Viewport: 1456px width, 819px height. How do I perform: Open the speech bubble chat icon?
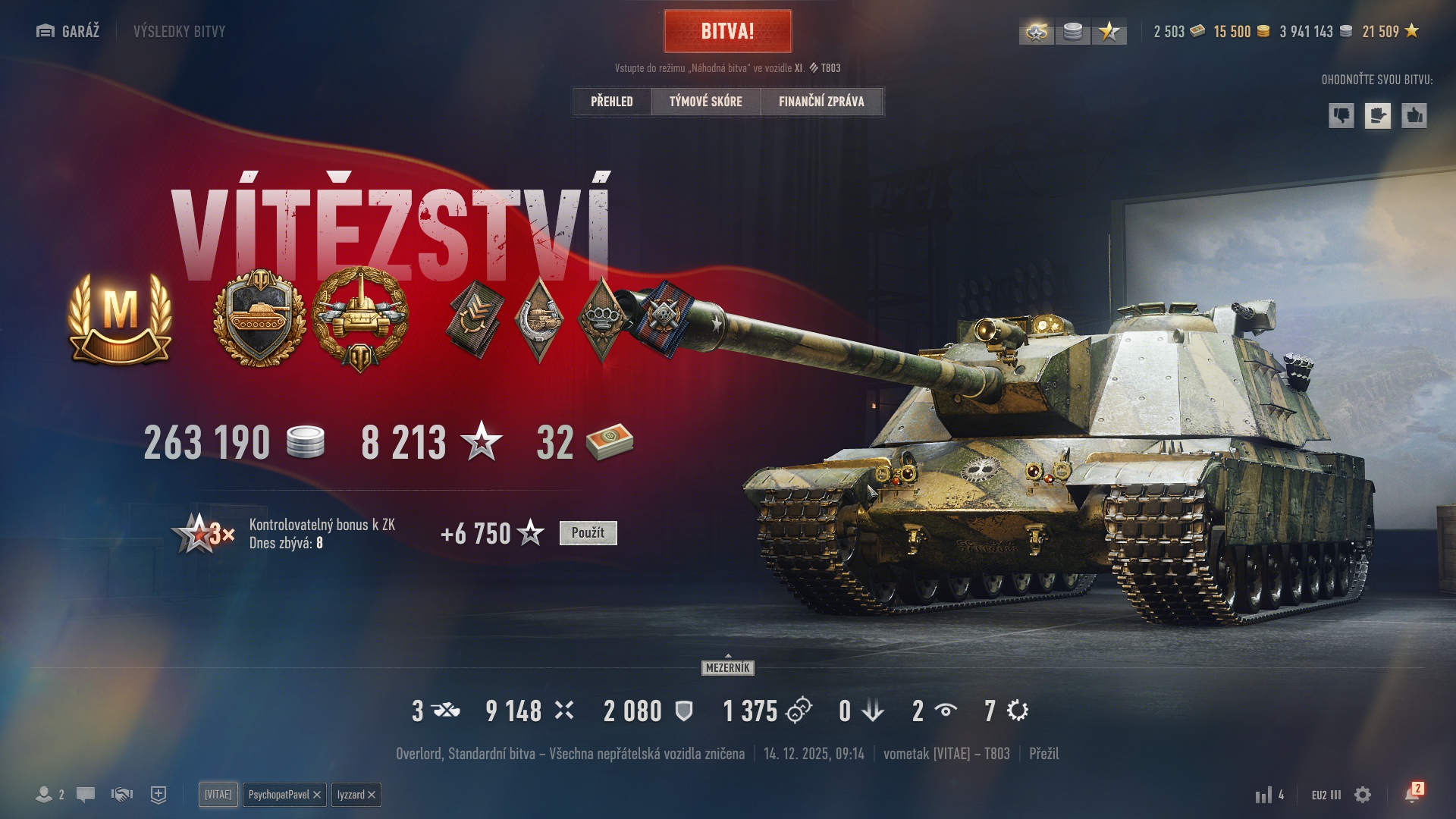86,795
